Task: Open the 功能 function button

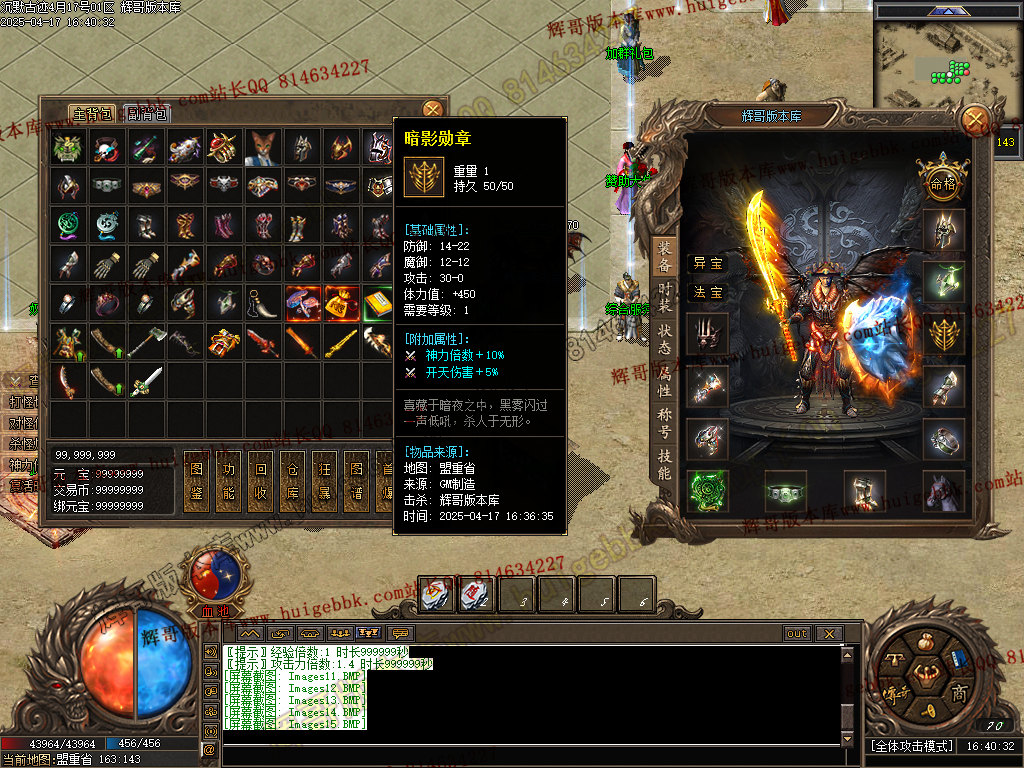Action: tap(229, 482)
